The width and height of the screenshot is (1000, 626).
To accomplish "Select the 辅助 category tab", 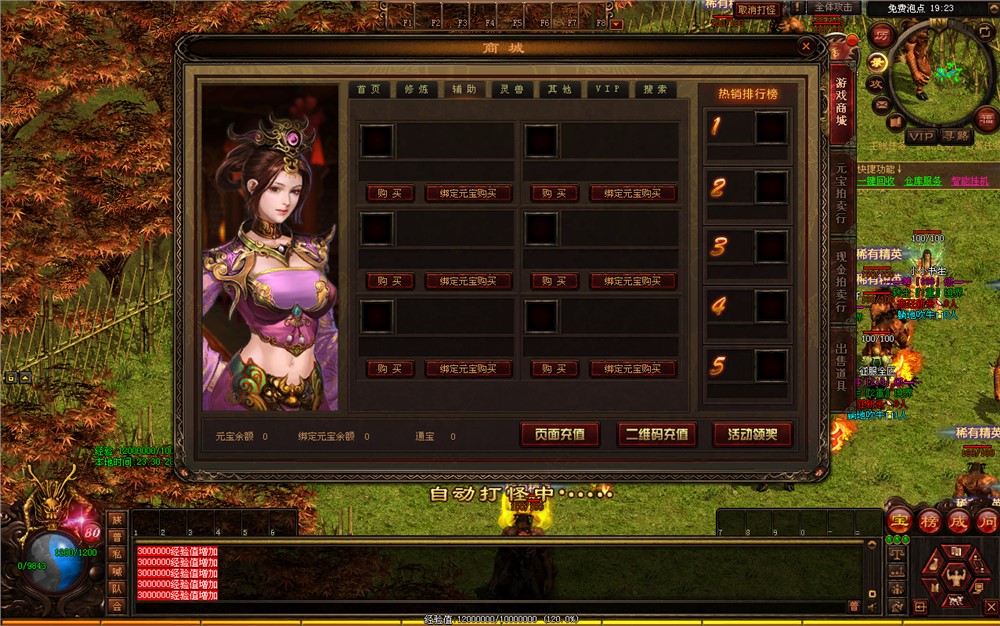I will (x=464, y=89).
